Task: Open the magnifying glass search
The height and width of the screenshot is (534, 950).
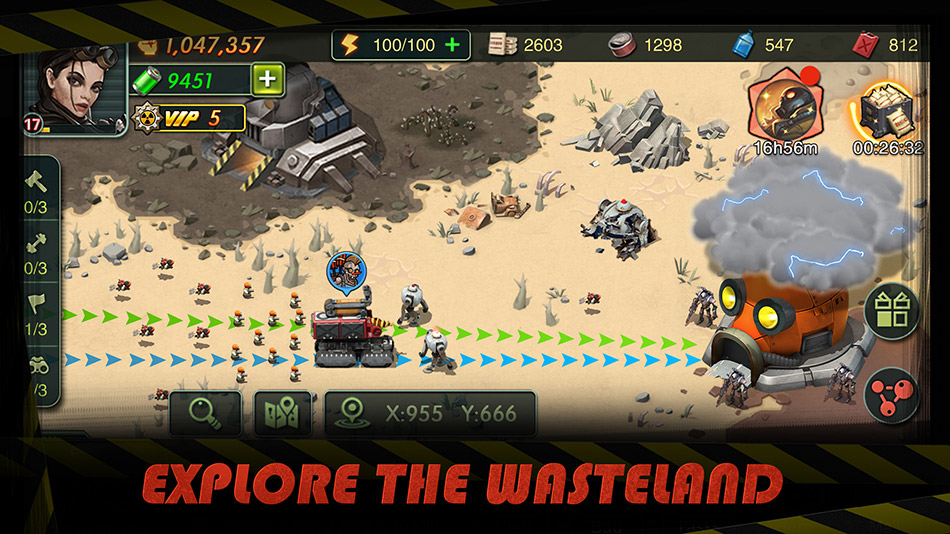Action: (x=204, y=413)
